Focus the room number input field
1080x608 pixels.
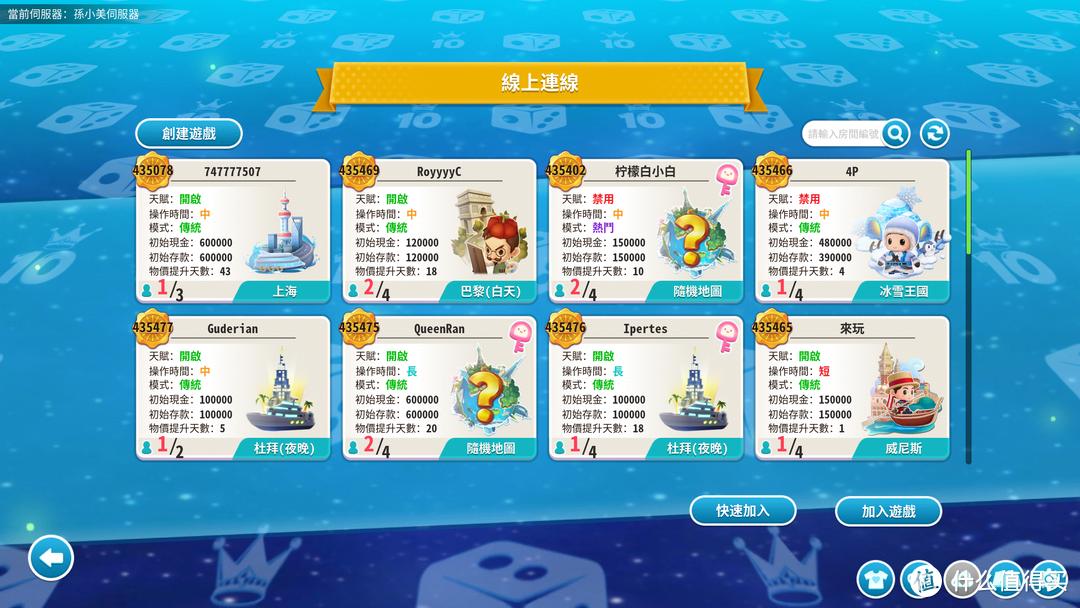[x=843, y=133]
